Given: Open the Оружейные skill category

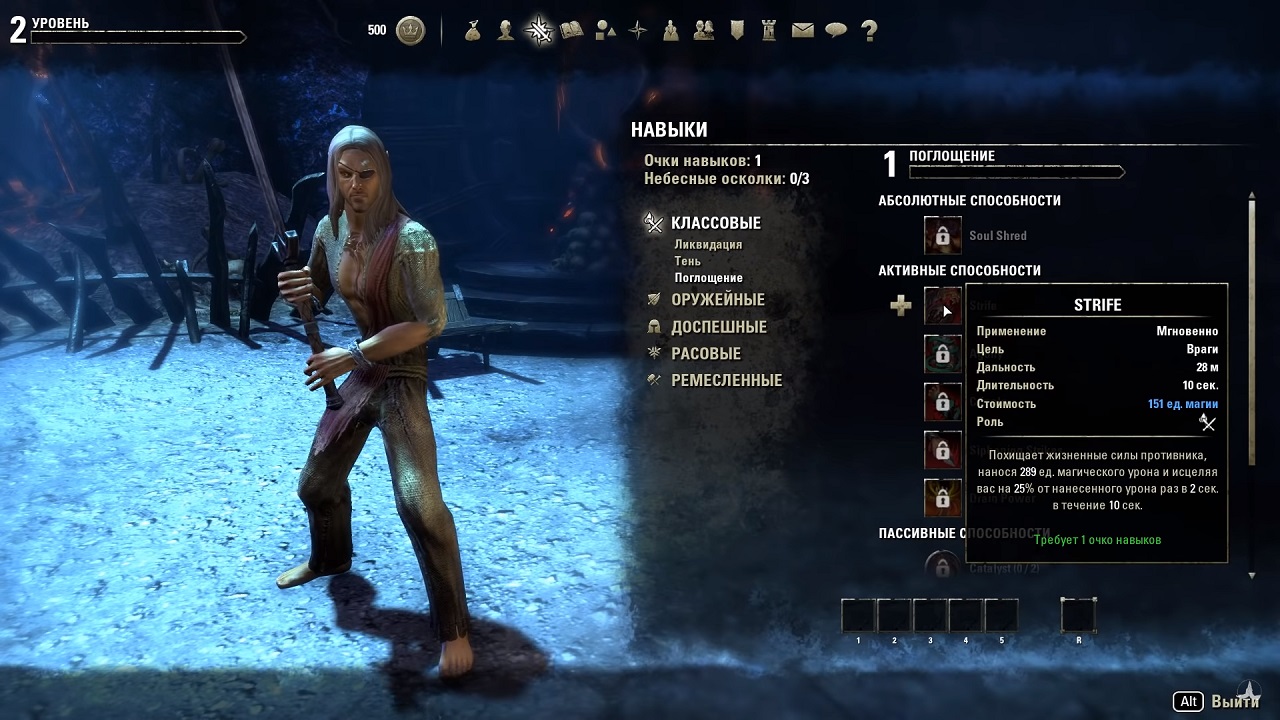Looking at the screenshot, I should (717, 299).
